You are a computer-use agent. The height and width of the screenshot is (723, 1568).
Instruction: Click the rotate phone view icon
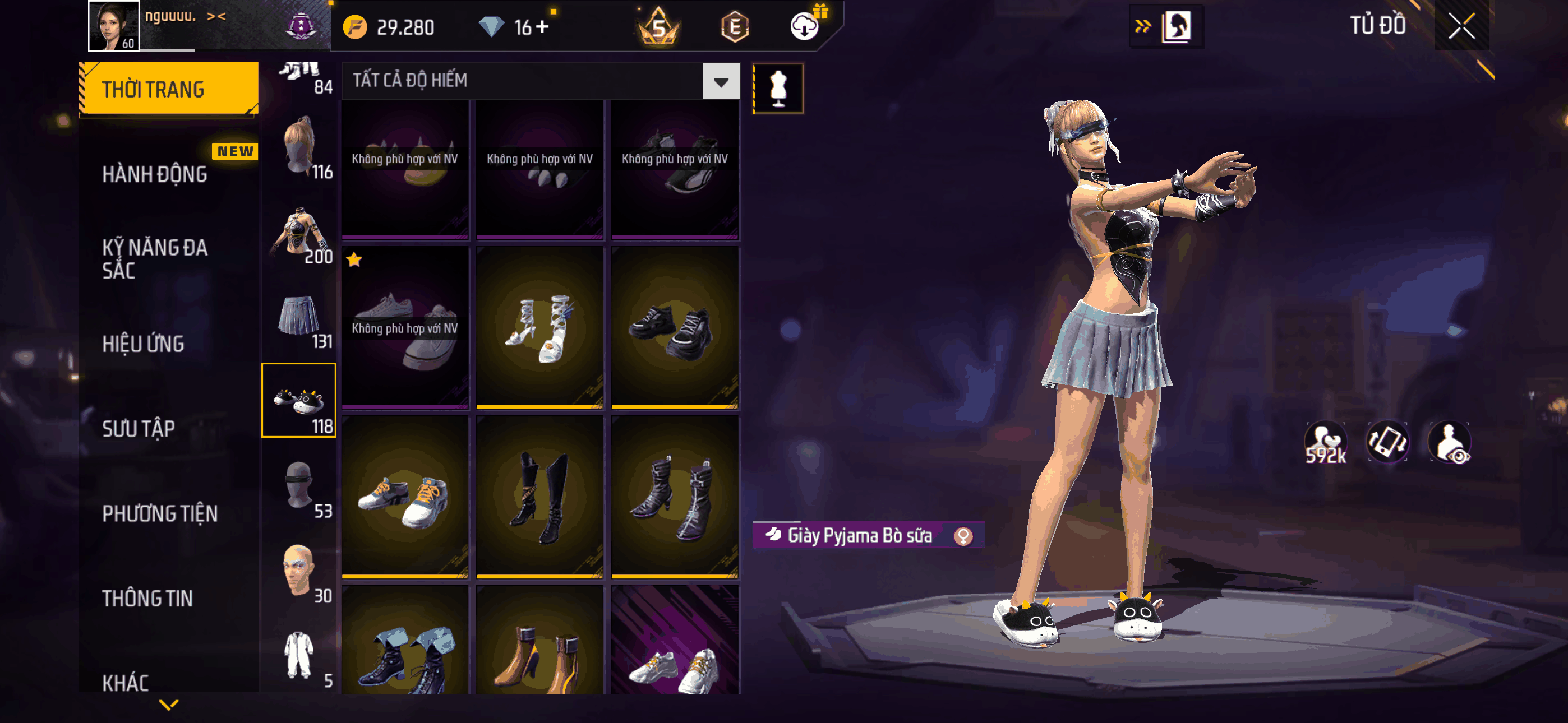pos(1387,442)
